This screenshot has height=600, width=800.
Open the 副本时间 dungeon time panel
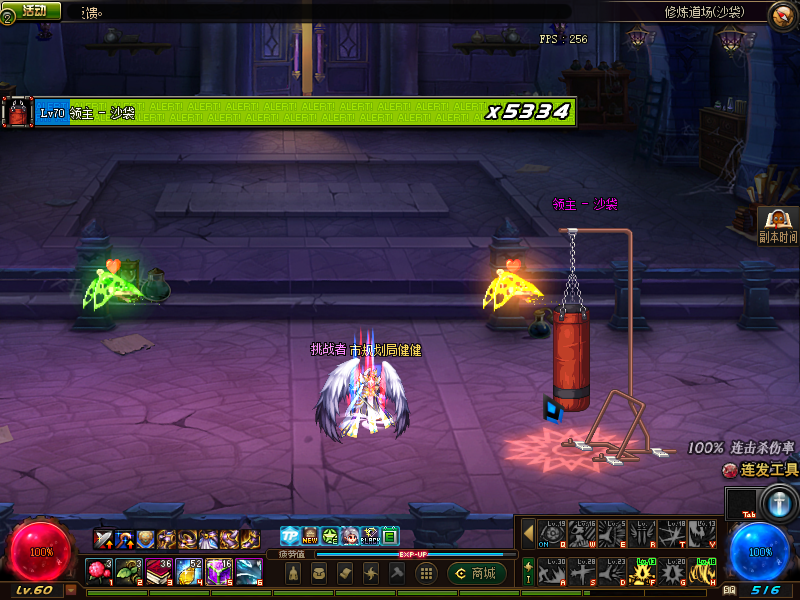(x=778, y=226)
